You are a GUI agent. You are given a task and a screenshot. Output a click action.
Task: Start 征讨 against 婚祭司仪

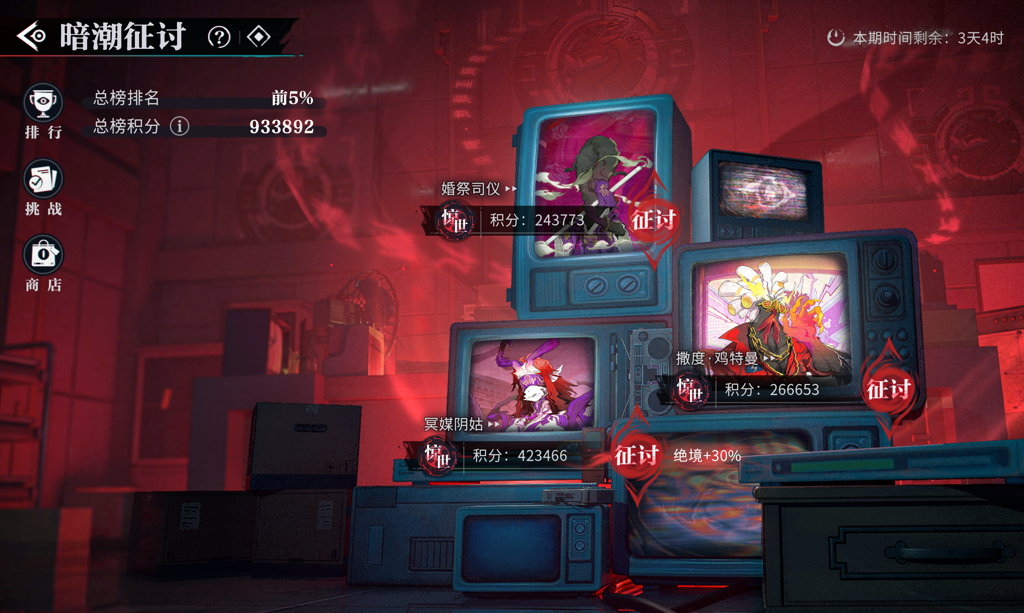(x=653, y=218)
